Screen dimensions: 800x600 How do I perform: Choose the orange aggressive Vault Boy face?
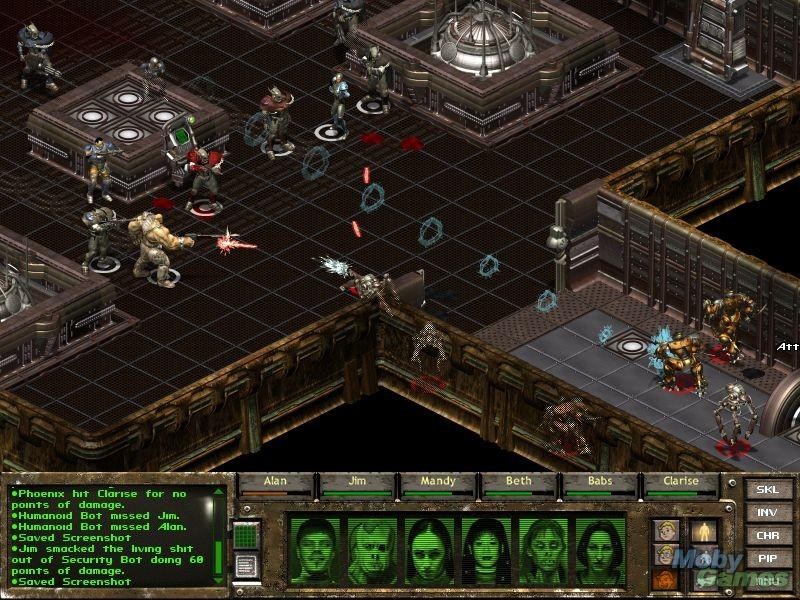point(663,578)
